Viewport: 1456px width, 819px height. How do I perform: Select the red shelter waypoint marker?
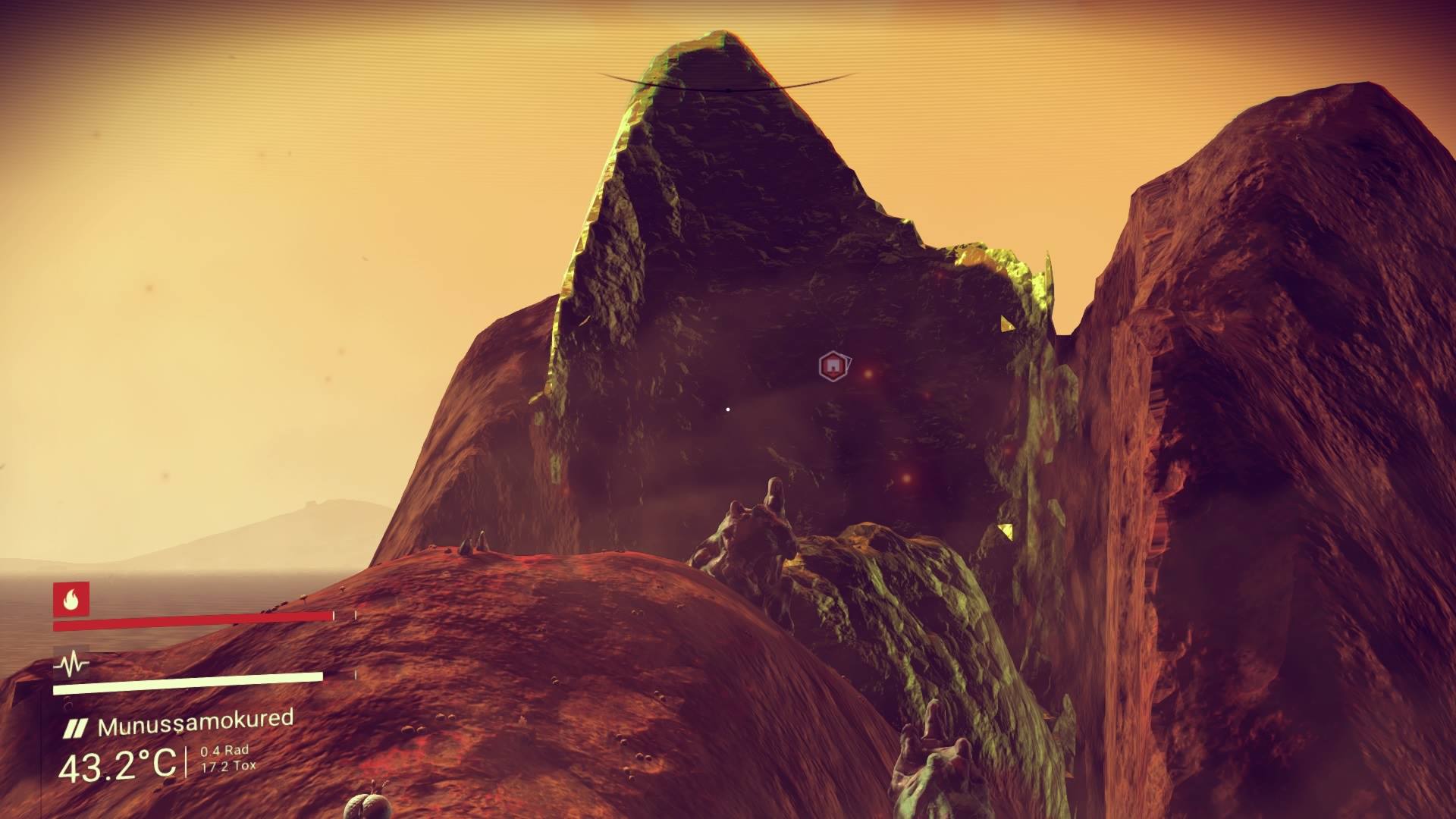(x=833, y=366)
